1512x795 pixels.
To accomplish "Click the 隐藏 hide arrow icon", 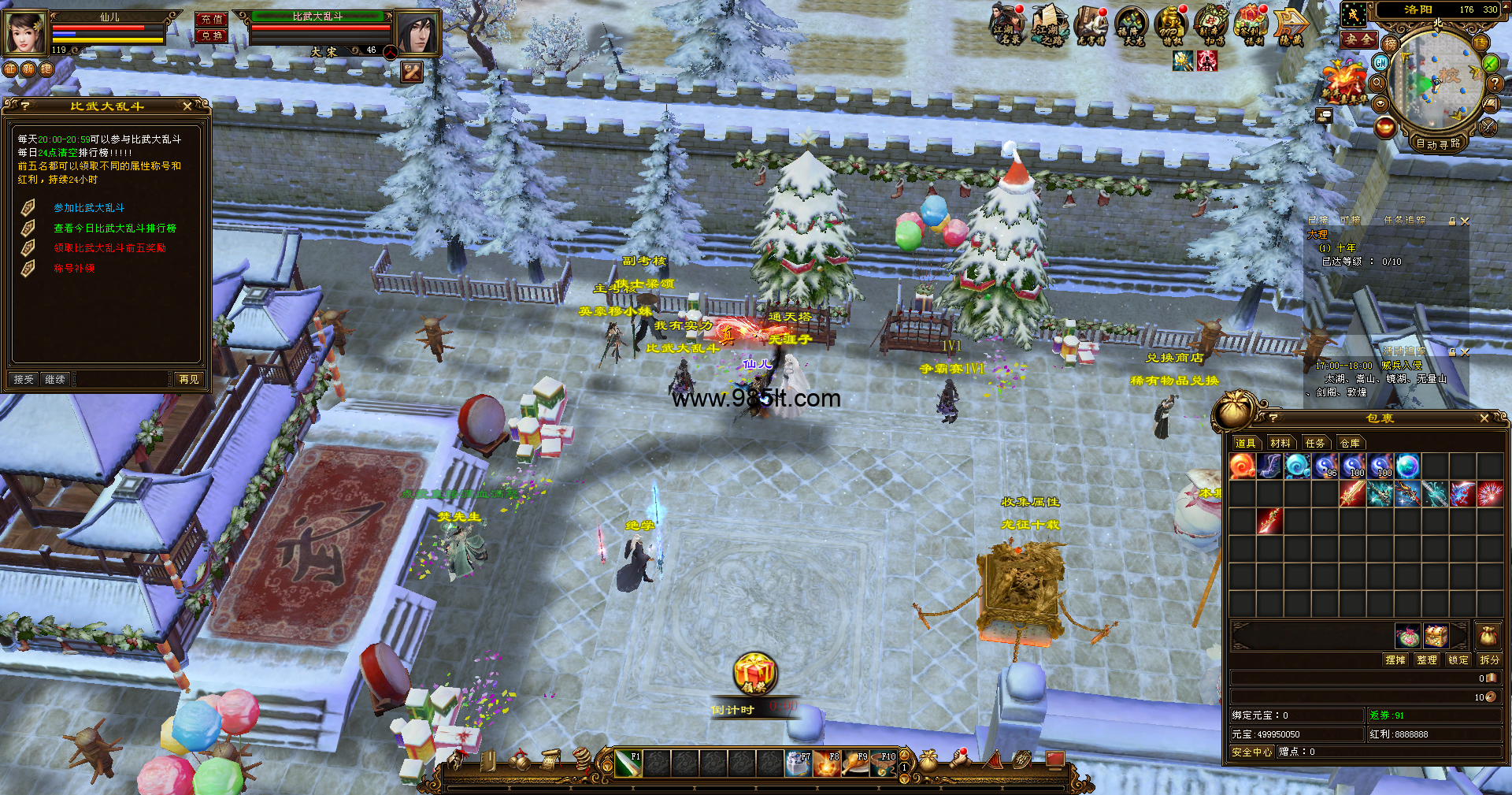I will [x=1291, y=25].
